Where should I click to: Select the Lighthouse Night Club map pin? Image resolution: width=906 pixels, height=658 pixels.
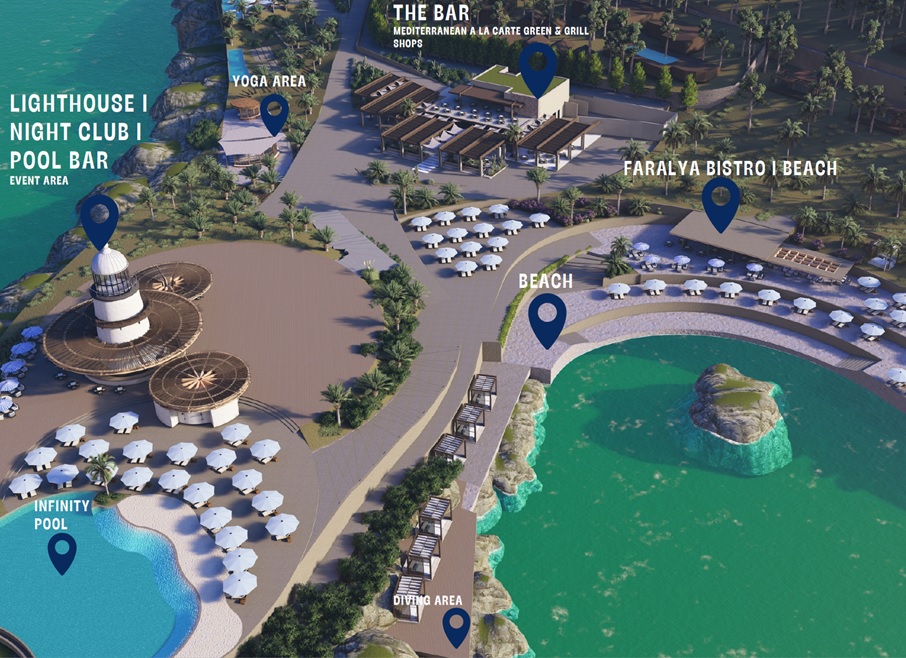tap(99, 217)
